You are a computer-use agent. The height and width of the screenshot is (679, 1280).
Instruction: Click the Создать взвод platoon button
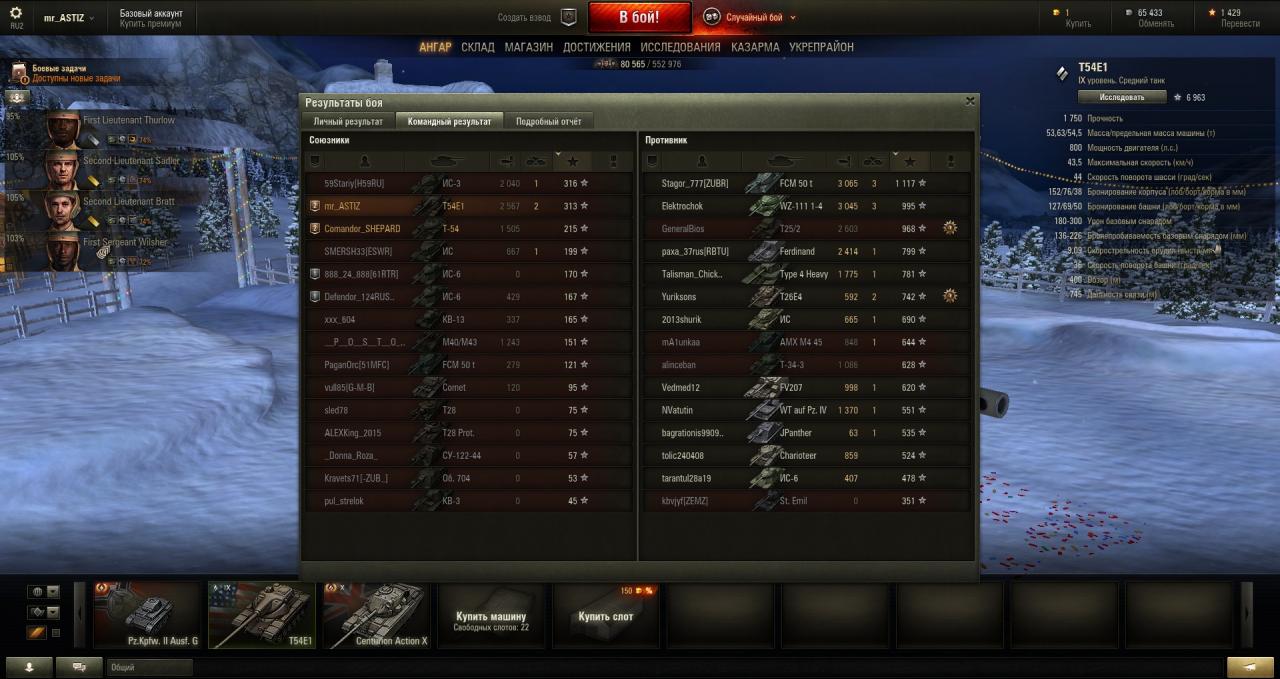pyautogui.click(x=538, y=17)
